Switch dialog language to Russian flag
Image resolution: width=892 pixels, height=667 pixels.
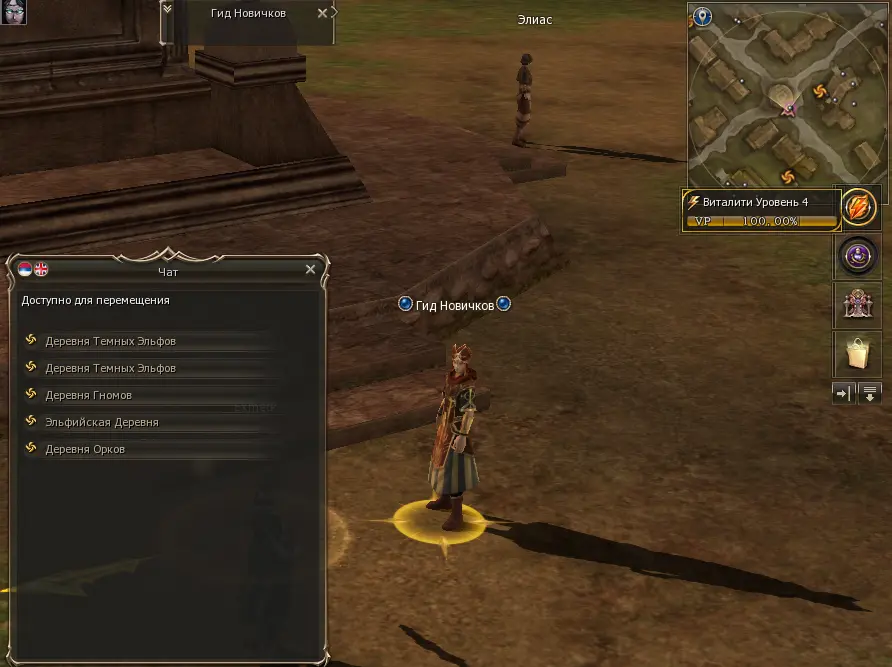(x=25, y=269)
